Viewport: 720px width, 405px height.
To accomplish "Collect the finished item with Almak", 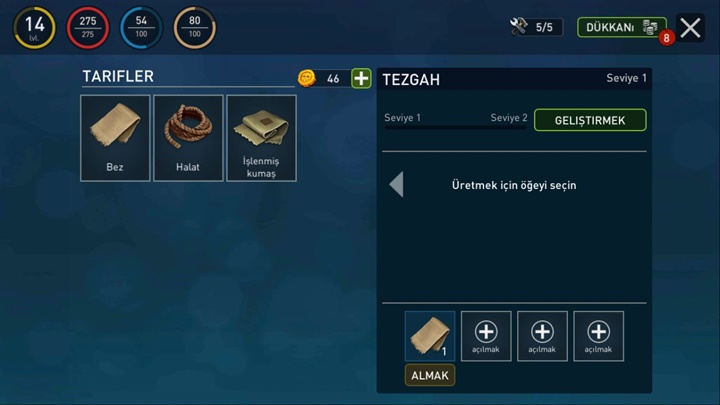I will (430, 375).
